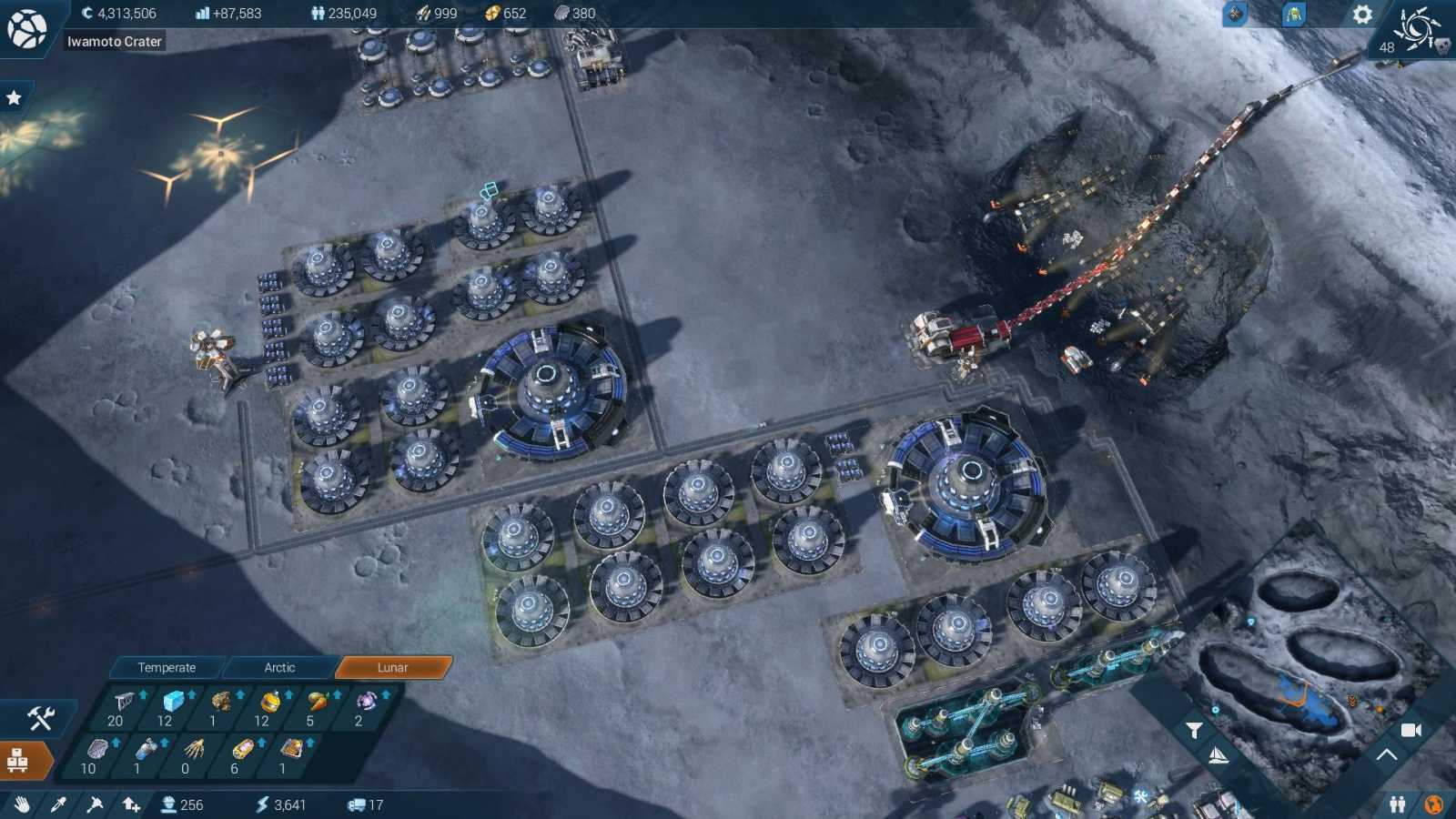Open the building upgrade tool
This screenshot has width=1456, height=819.
[132, 804]
